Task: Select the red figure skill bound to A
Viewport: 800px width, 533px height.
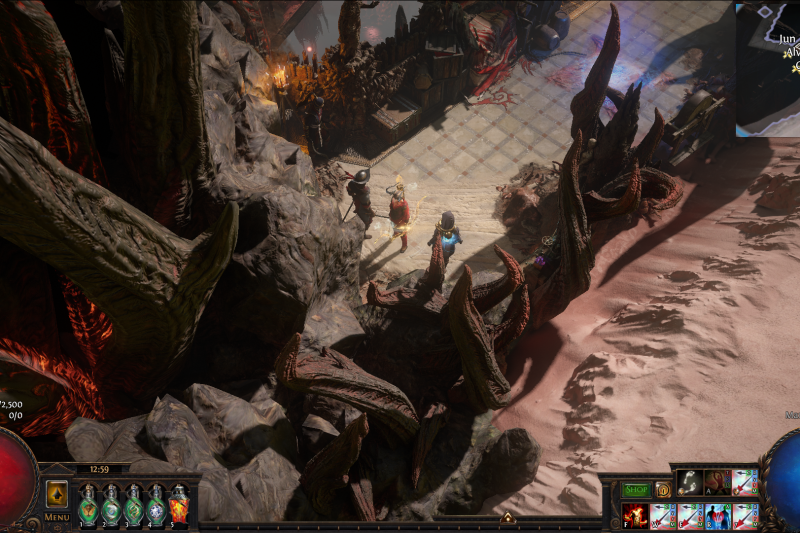Action: coord(717,483)
